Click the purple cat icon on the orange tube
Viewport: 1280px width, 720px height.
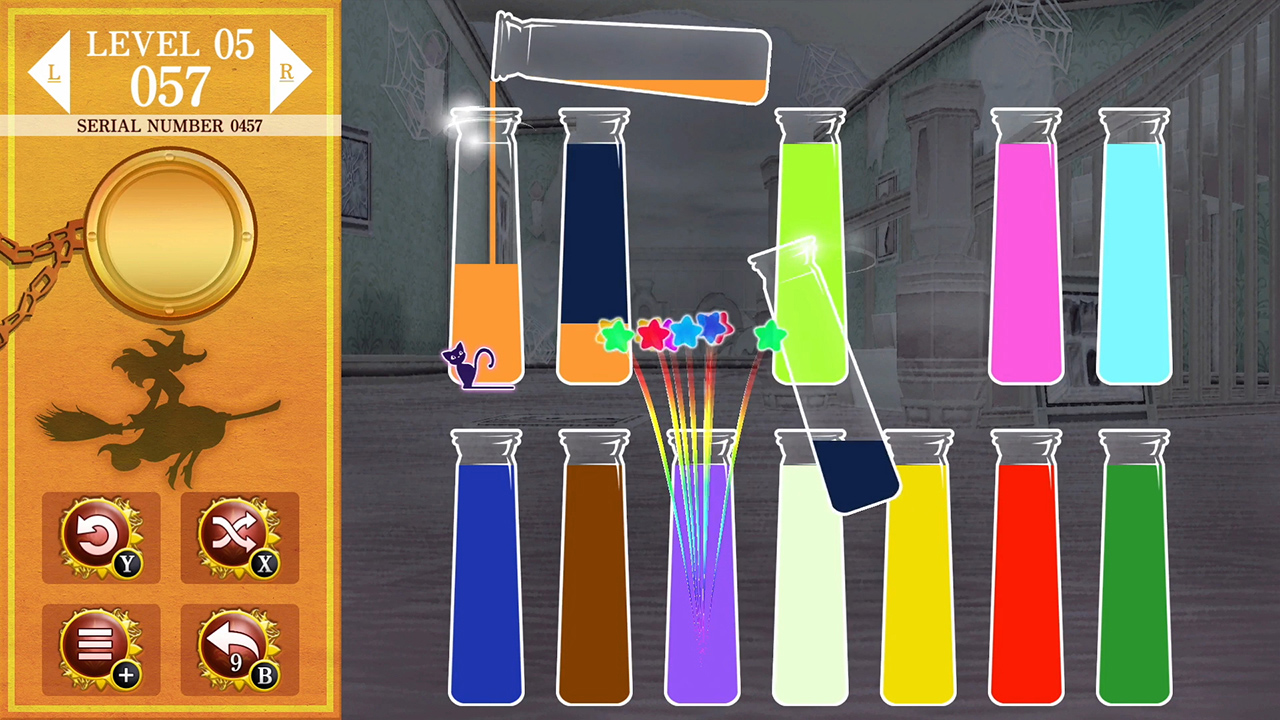(466, 363)
